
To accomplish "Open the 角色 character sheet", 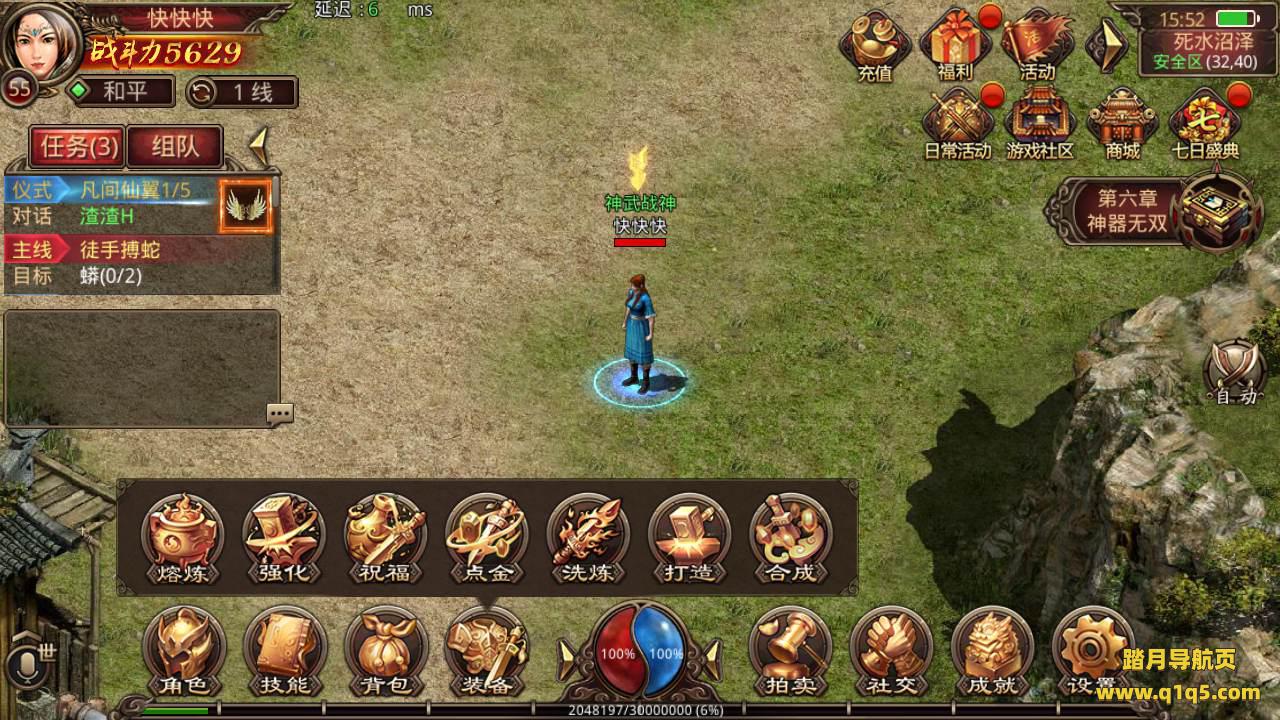I will pos(182,650).
